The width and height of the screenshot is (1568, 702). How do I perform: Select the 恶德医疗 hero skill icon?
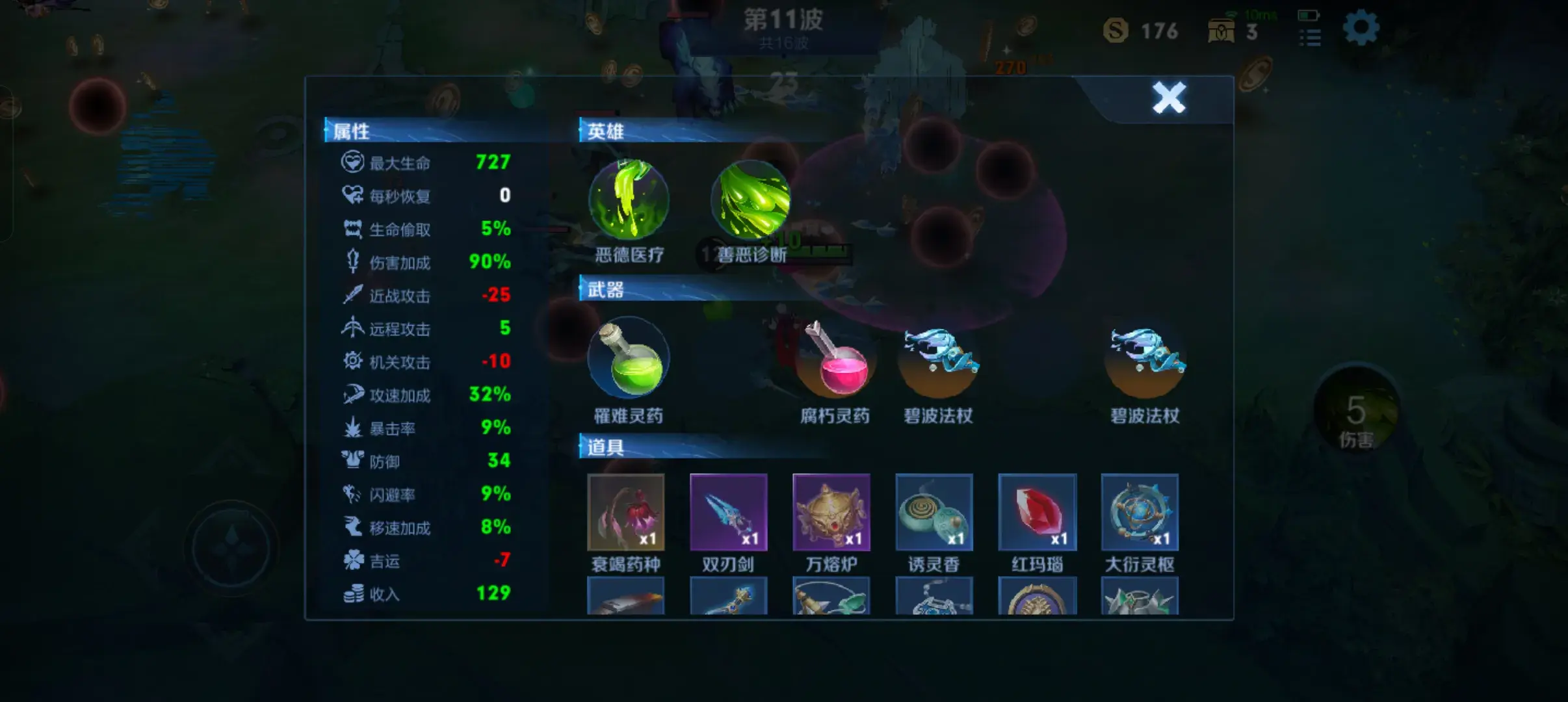click(629, 200)
